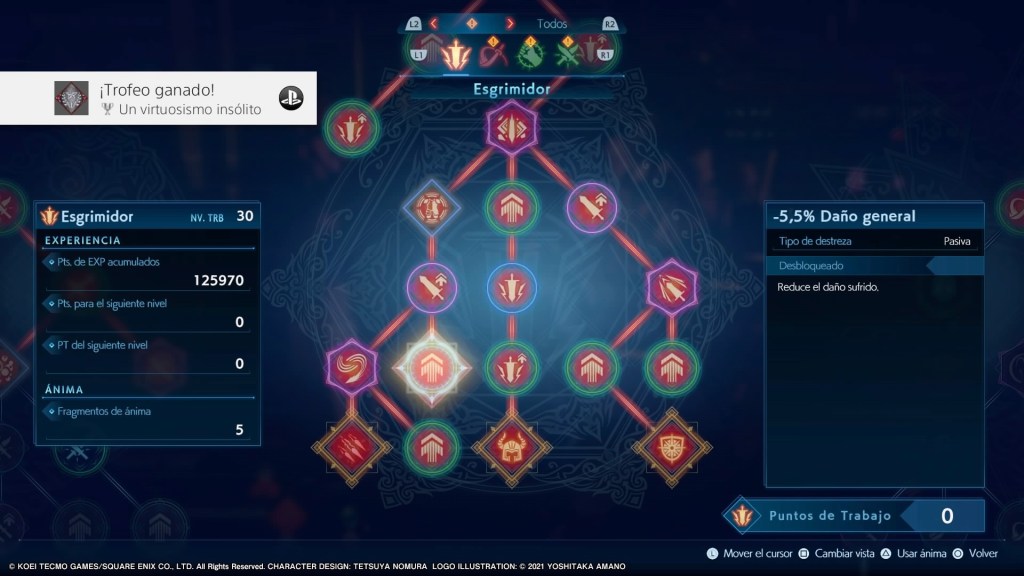Select the top purple hexagon shattered-sword node
1024x576 pixels.
coord(512,129)
